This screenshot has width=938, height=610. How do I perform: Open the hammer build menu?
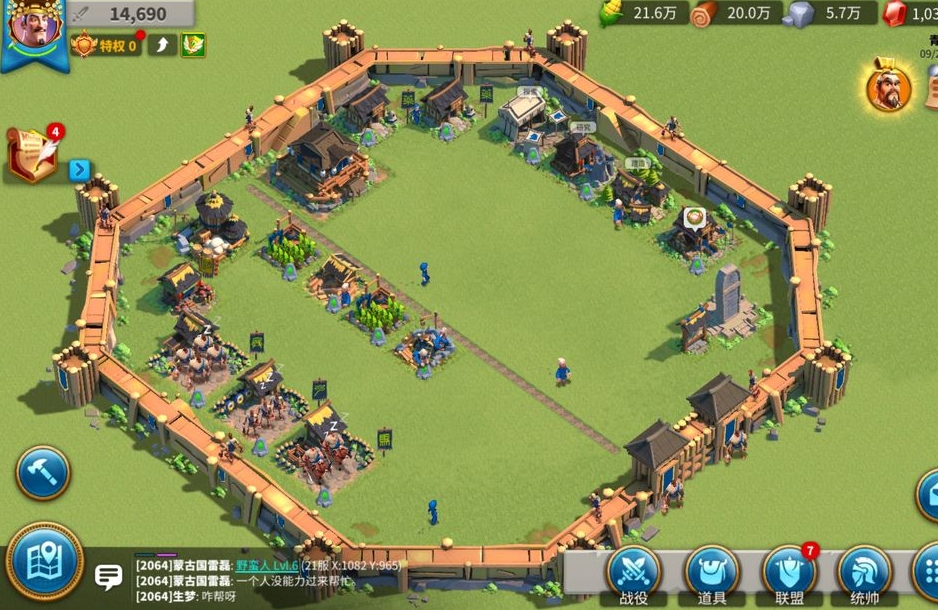point(42,473)
